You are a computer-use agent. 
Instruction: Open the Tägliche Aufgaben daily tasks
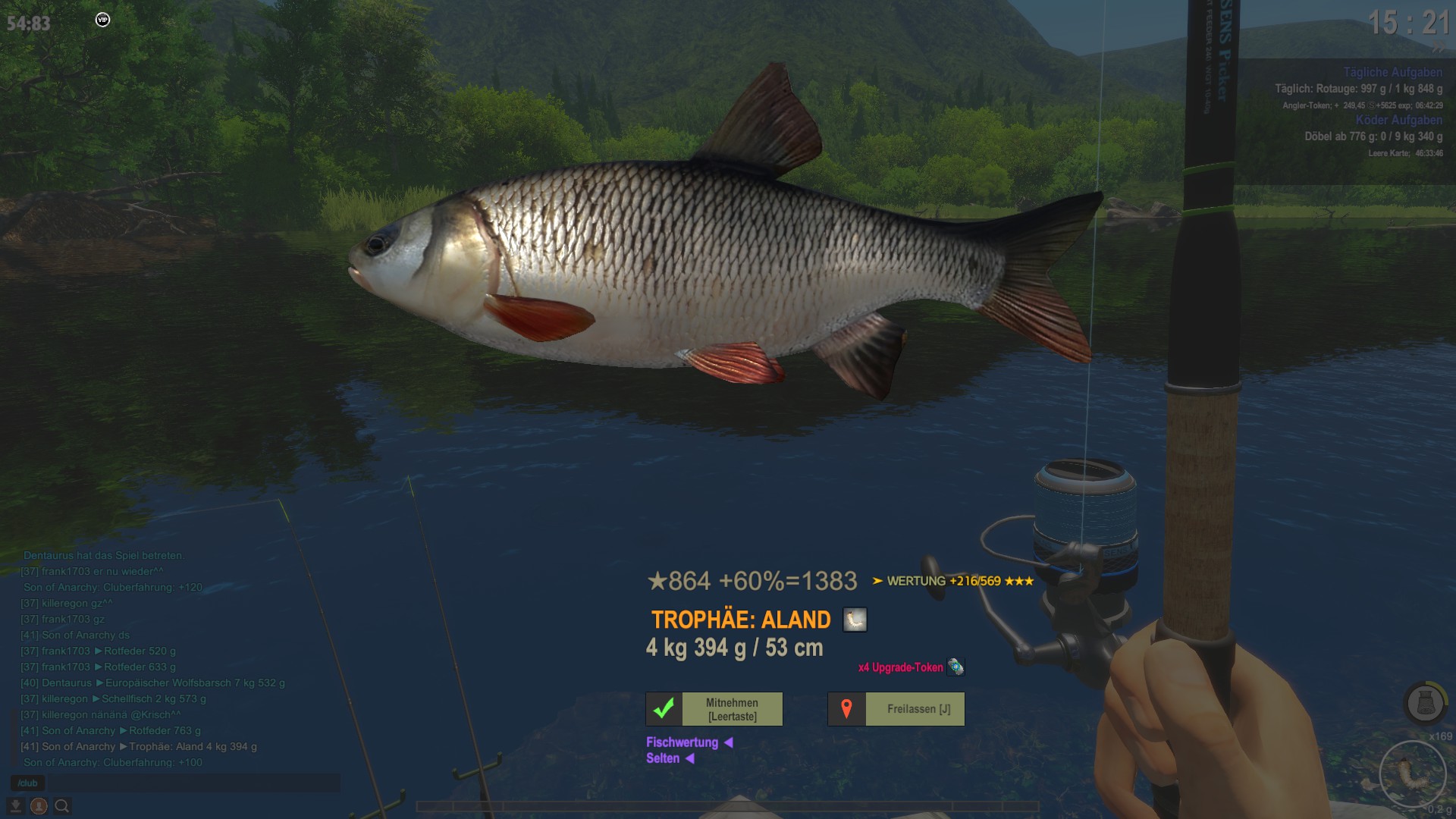pyautogui.click(x=1392, y=72)
